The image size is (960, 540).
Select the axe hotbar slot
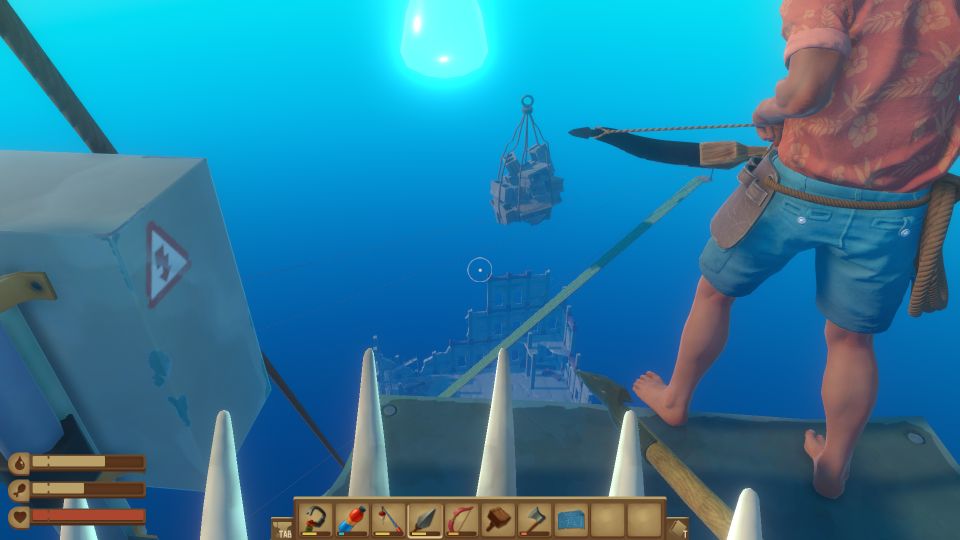(x=535, y=519)
